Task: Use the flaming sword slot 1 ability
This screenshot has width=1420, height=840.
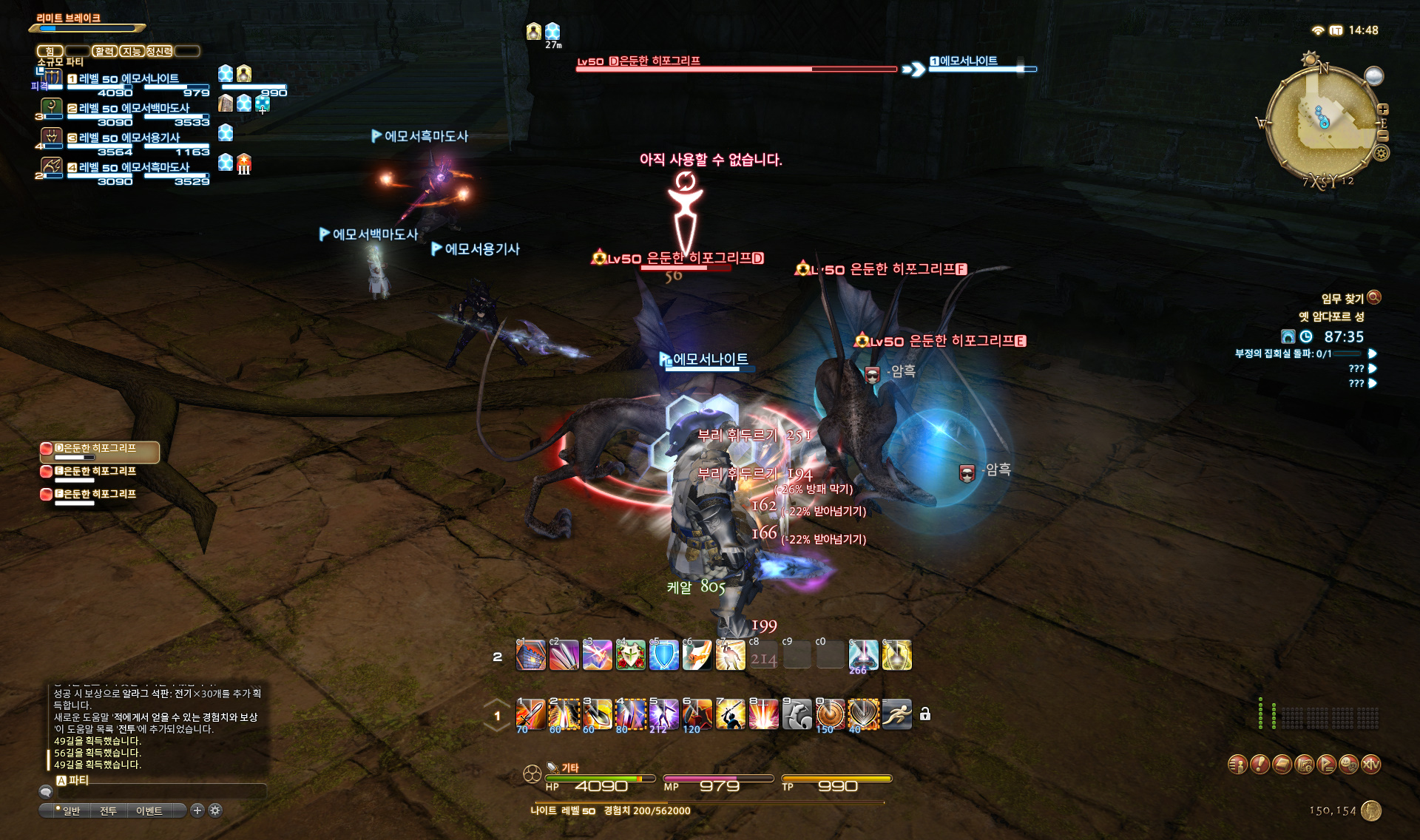Action: 530,714
